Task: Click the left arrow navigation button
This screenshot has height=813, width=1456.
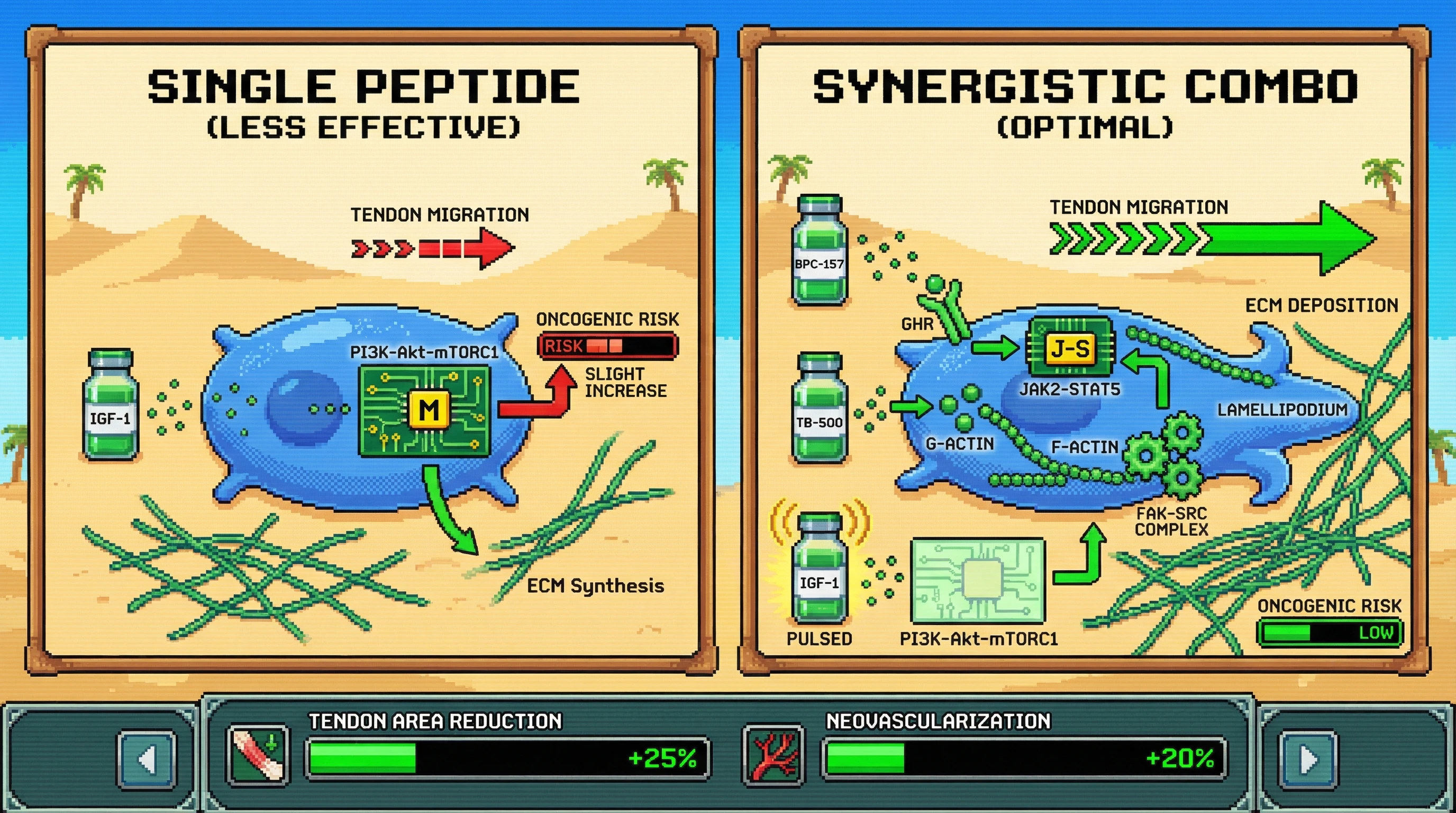Action: click(x=147, y=760)
